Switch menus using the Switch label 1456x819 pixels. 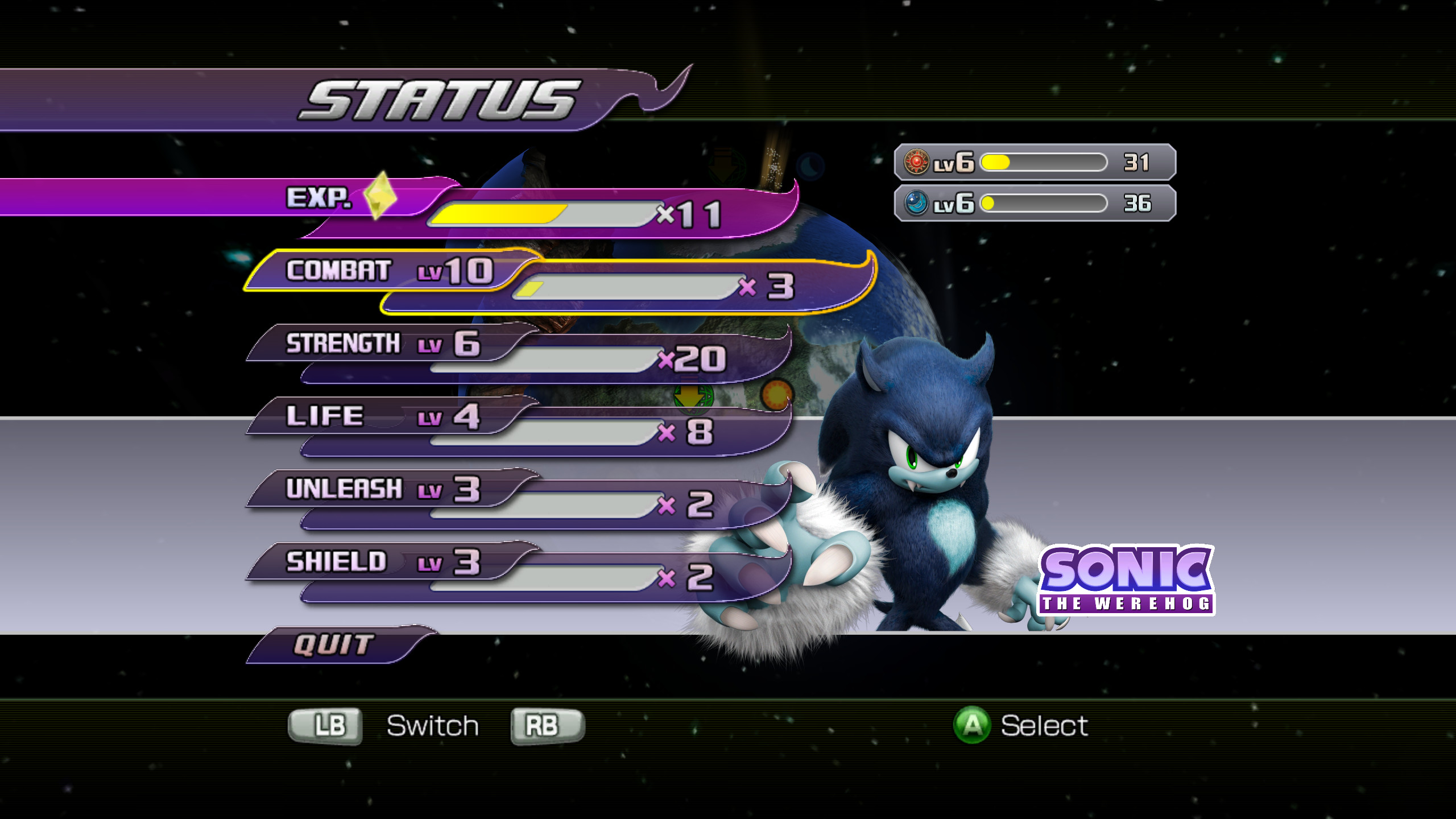tap(432, 725)
